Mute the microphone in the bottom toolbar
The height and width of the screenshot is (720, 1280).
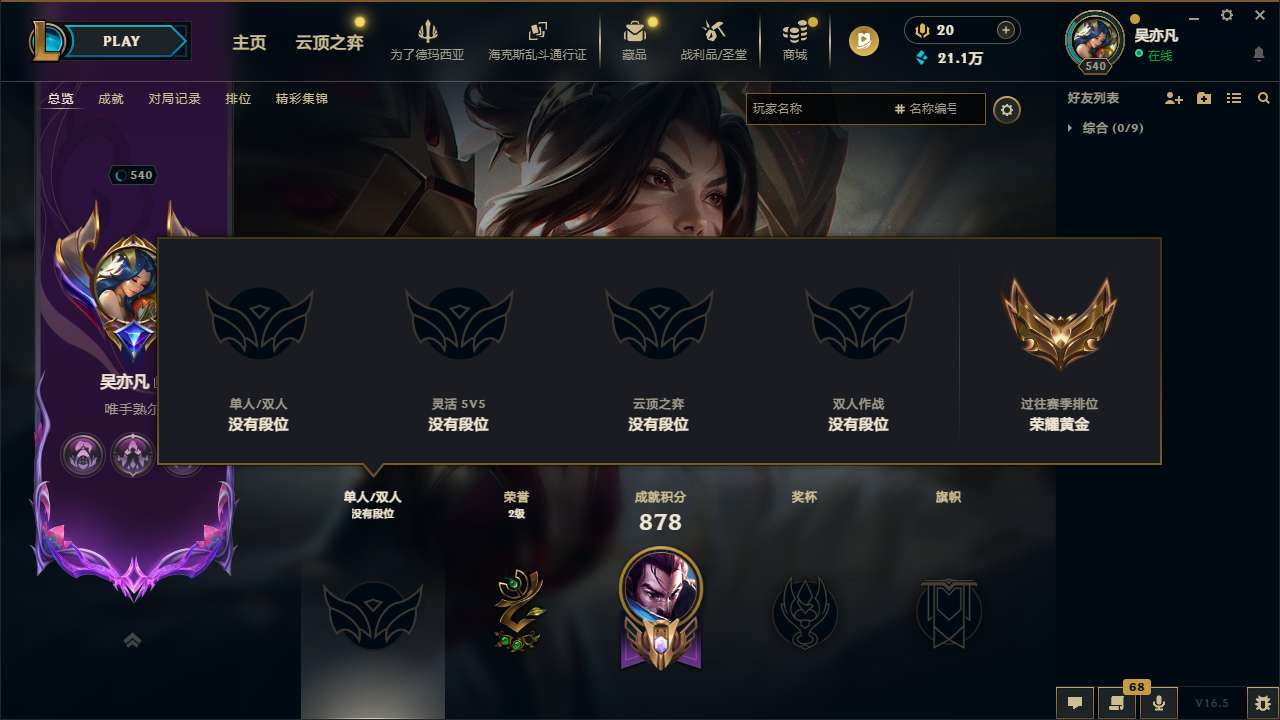(1160, 703)
